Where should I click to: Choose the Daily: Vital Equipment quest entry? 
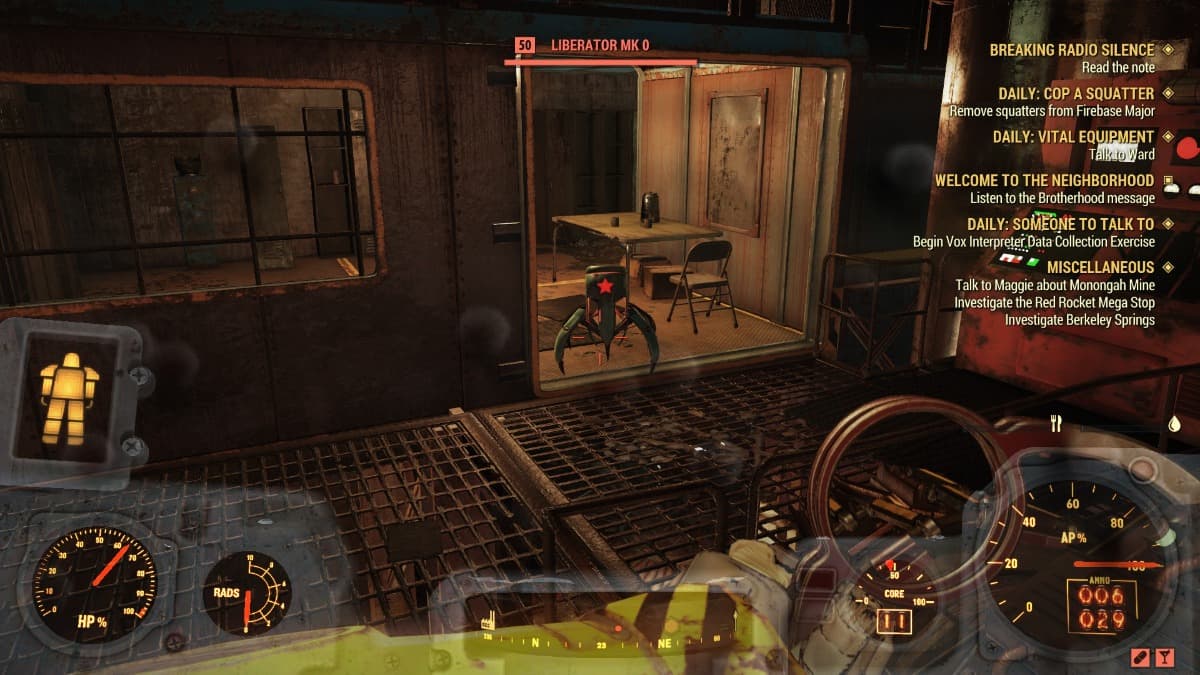[x=1073, y=137]
